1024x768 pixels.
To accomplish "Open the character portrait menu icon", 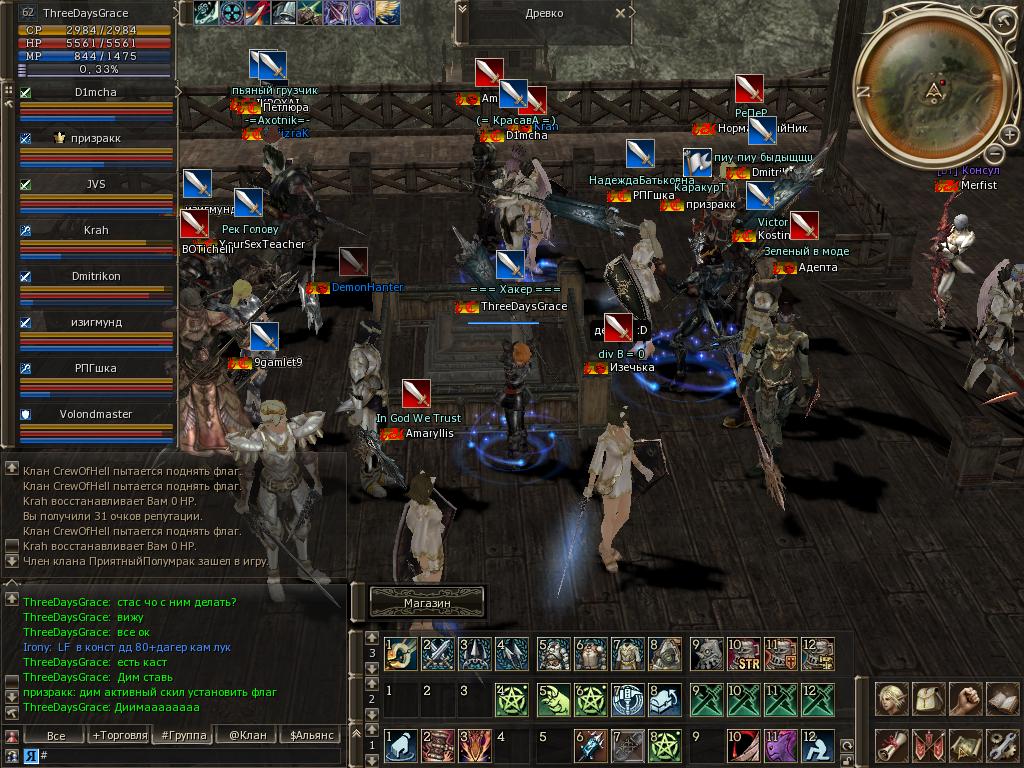I will point(890,700).
